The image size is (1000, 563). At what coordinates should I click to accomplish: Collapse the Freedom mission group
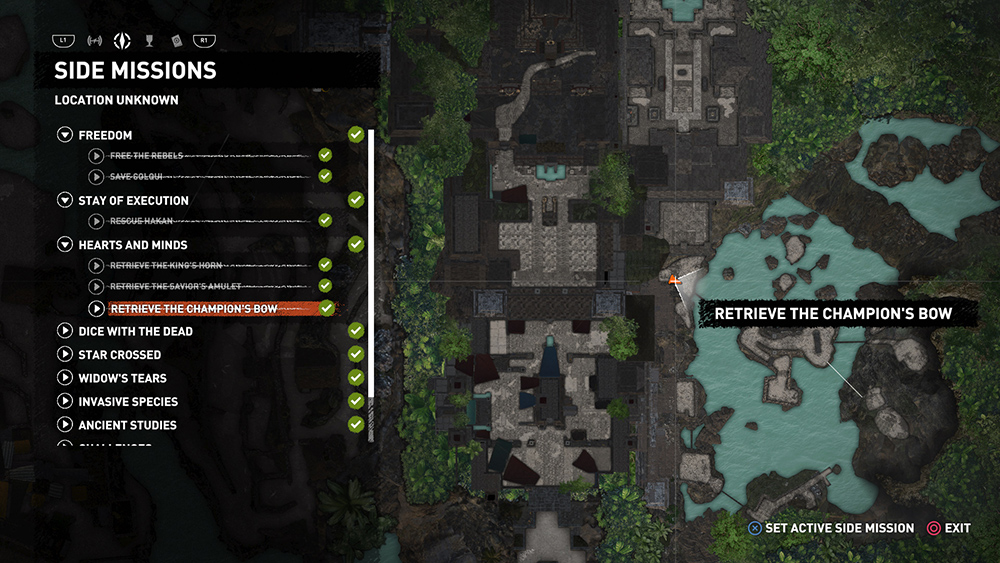coord(65,135)
